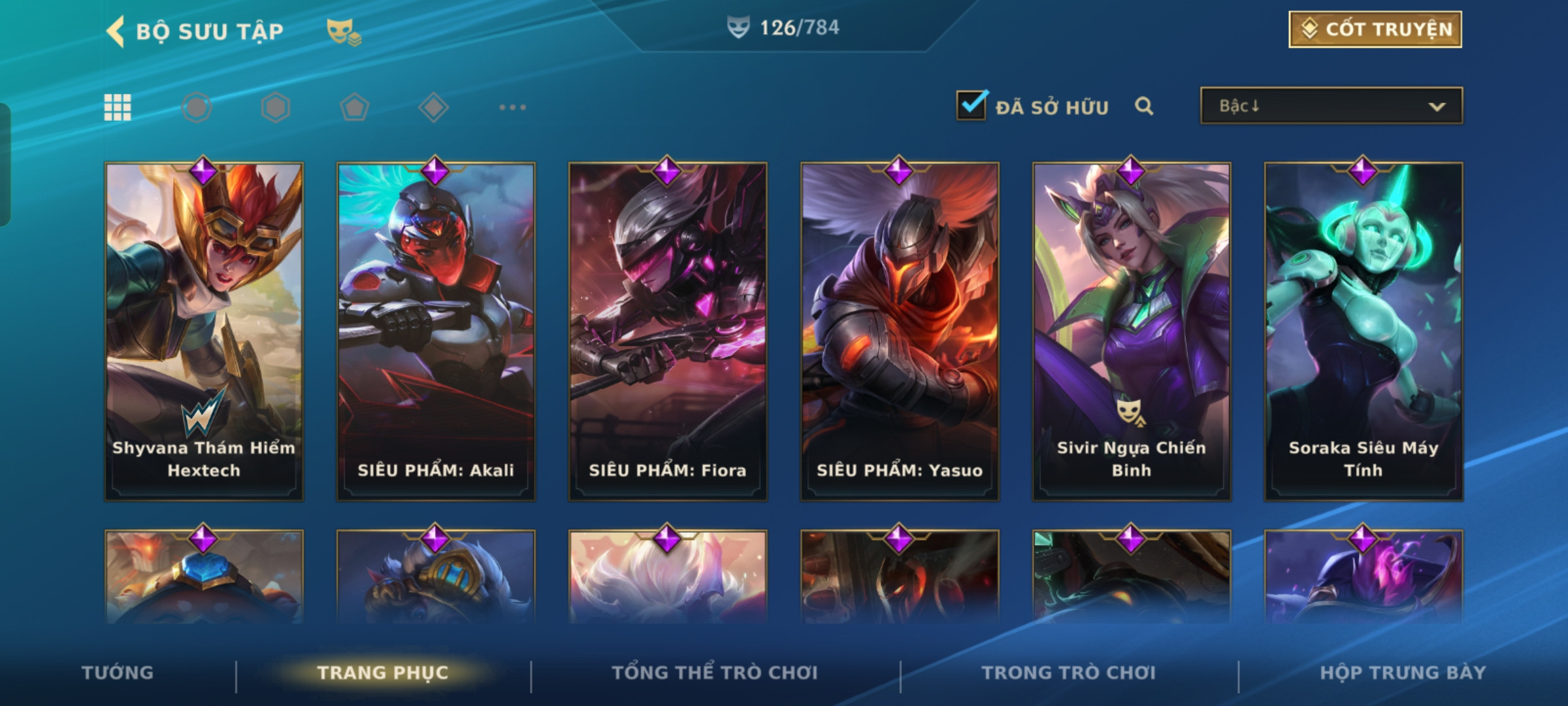Screen dimensions: 1568x706
Task: Open the Tổng Thể Trò Chơi tab
Action: pyautogui.click(x=715, y=673)
